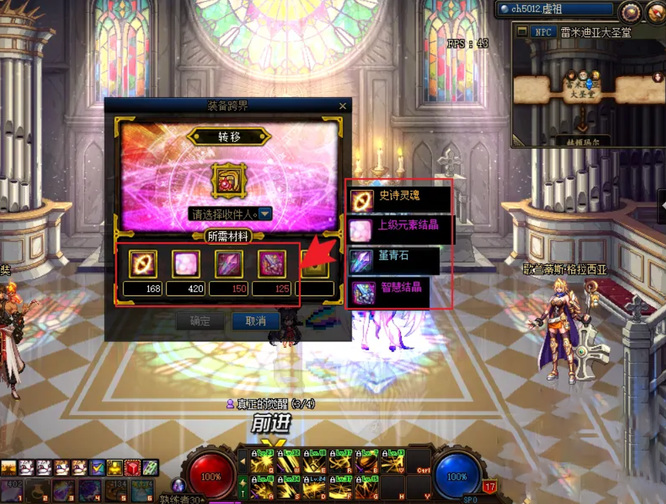666x504 pixels.
Task: Close the 装备跨界 window
Action: click(x=342, y=105)
